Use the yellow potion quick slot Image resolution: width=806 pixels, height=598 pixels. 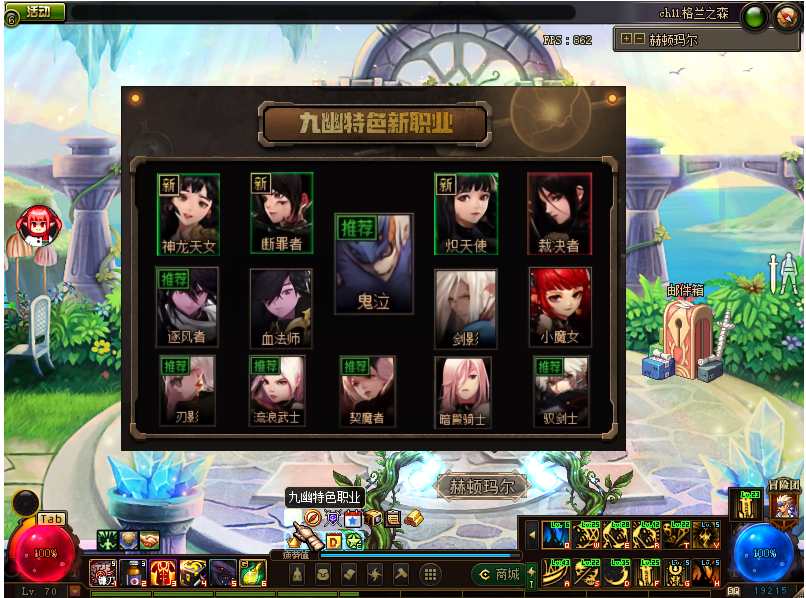(254, 573)
